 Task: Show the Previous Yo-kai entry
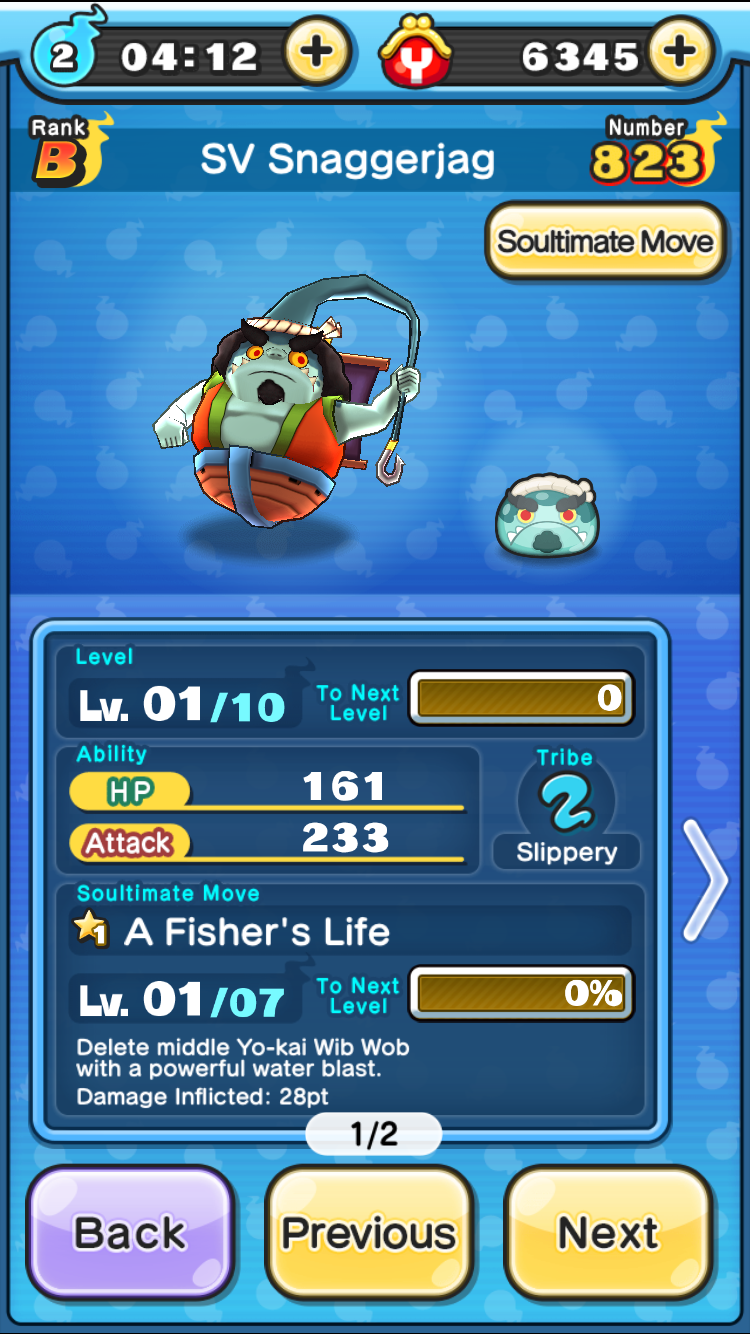(369, 1232)
